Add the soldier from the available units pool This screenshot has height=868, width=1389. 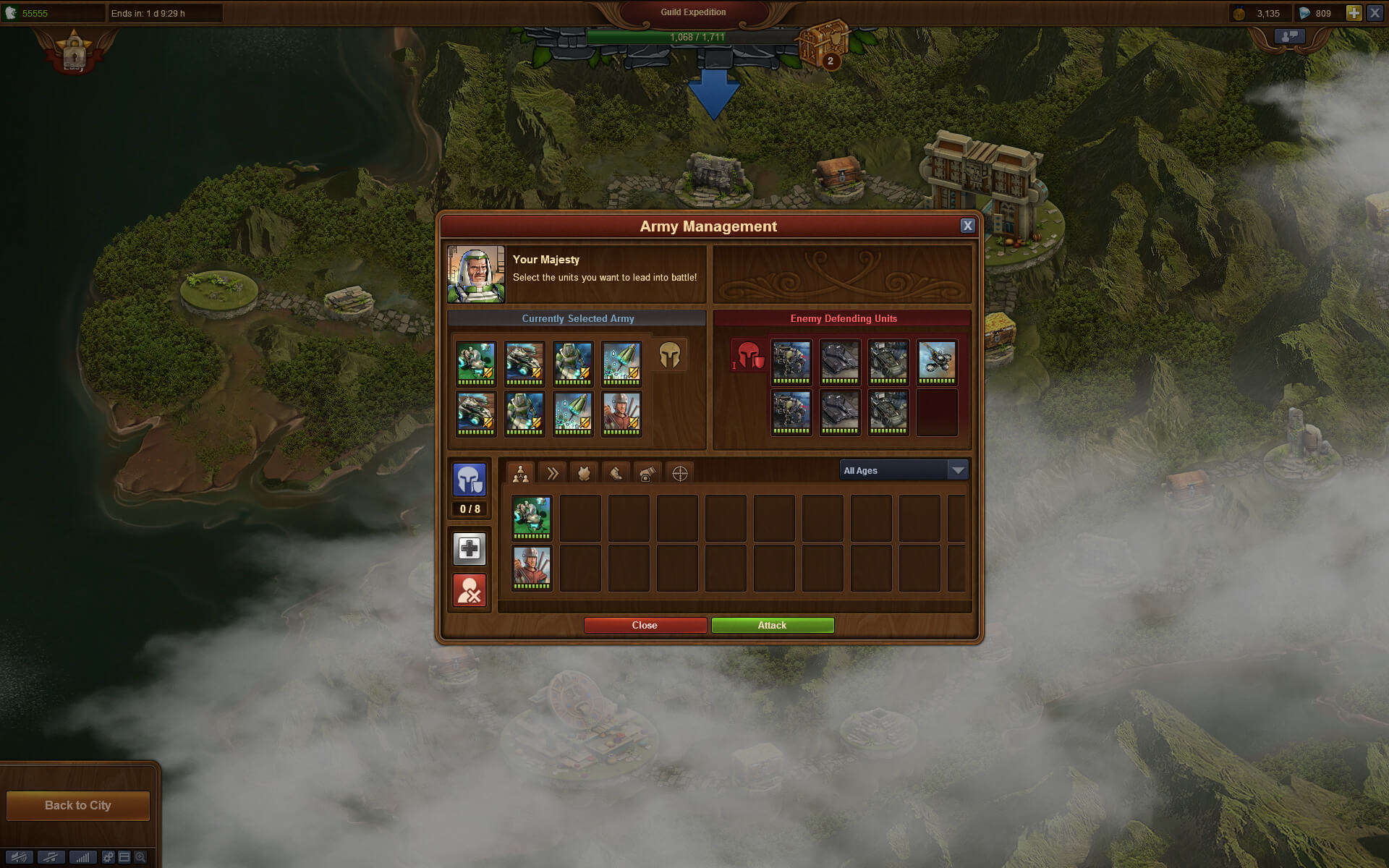pos(532,568)
